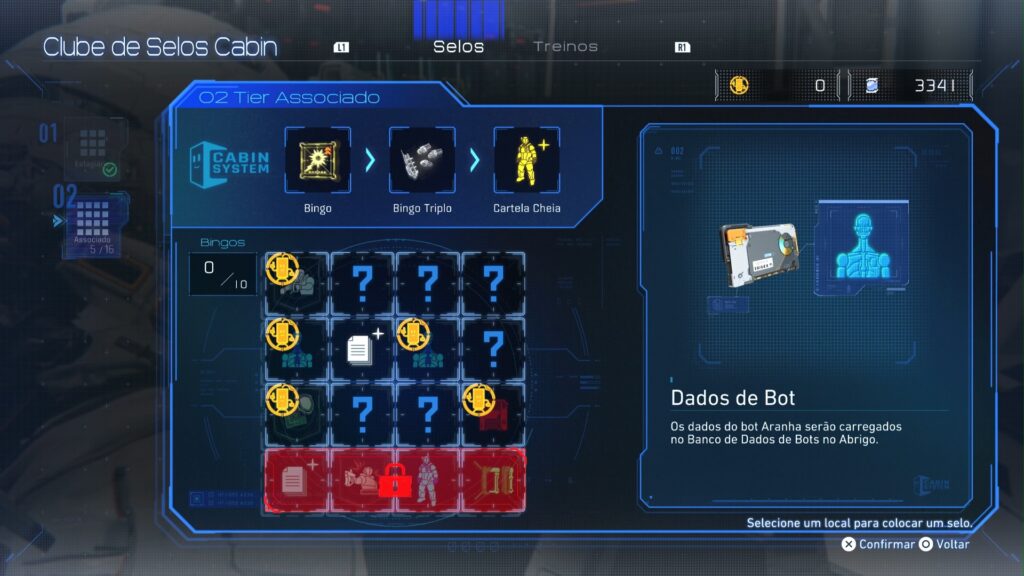Pick the Cartela Cheia reward icon

526,160
